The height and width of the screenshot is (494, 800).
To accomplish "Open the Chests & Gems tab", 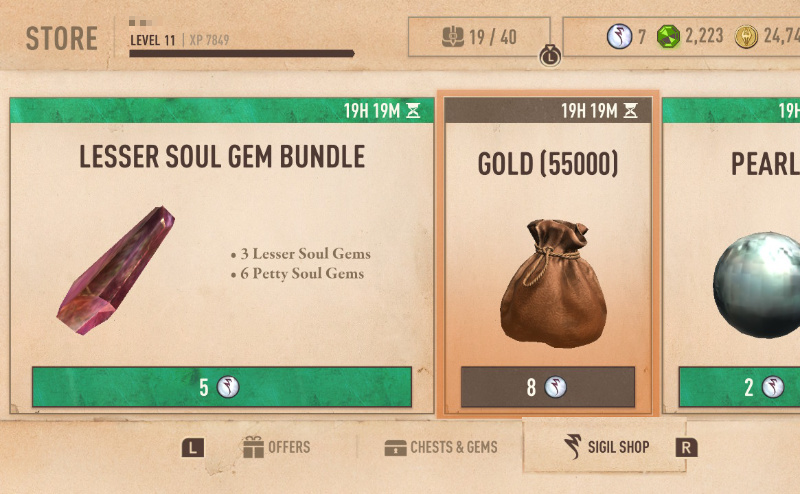I will [x=441, y=447].
